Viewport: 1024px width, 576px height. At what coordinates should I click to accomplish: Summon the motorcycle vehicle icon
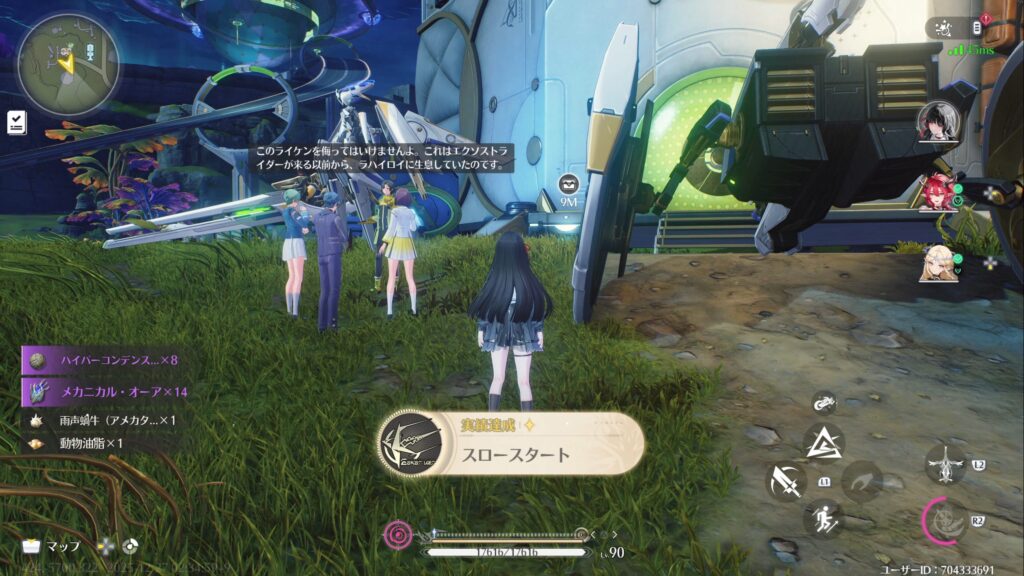click(x=824, y=403)
